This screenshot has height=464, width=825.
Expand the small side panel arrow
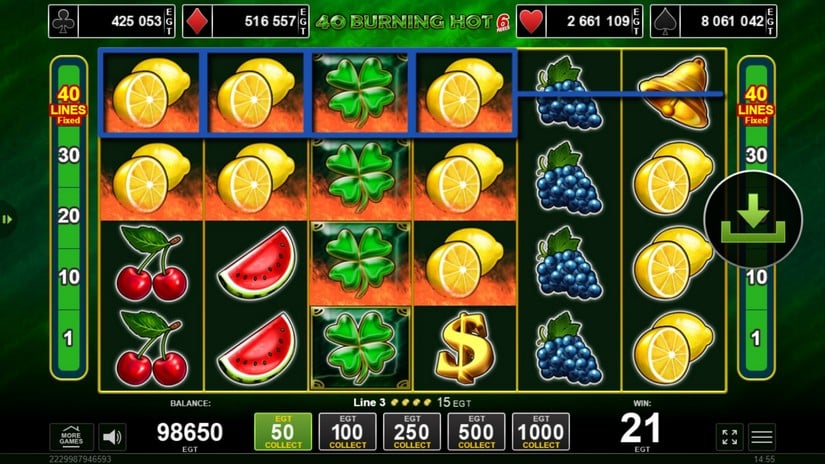(x=8, y=219)
